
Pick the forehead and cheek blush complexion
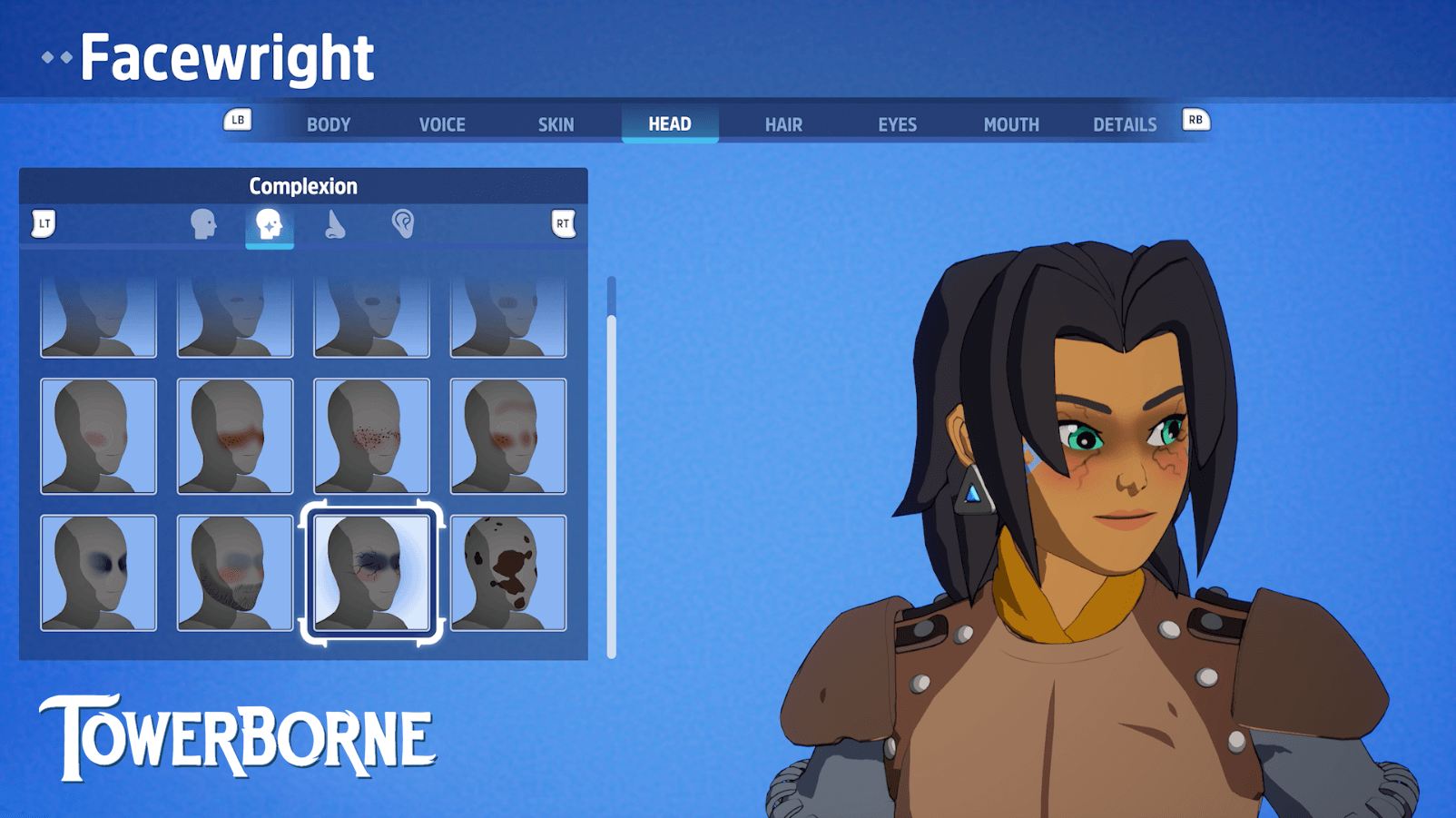507,437
